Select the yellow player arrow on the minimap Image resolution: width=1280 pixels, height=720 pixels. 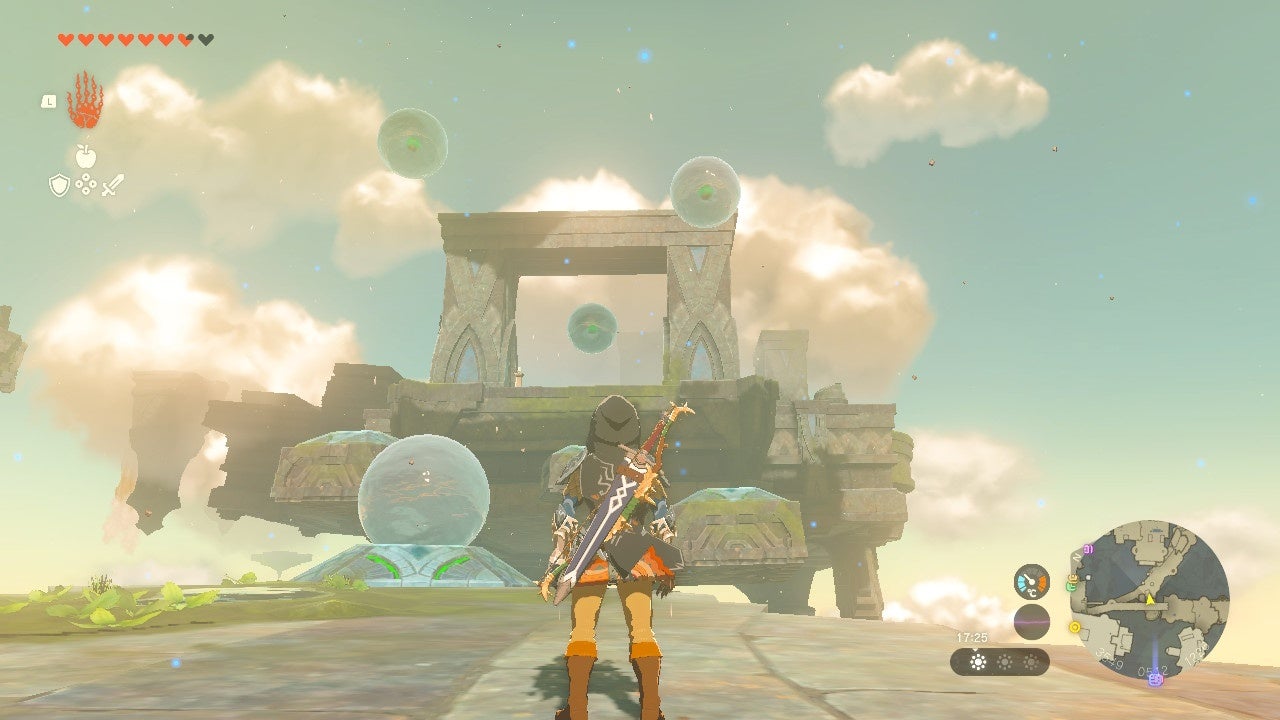pyautogui.click(x=1150, y=600)
